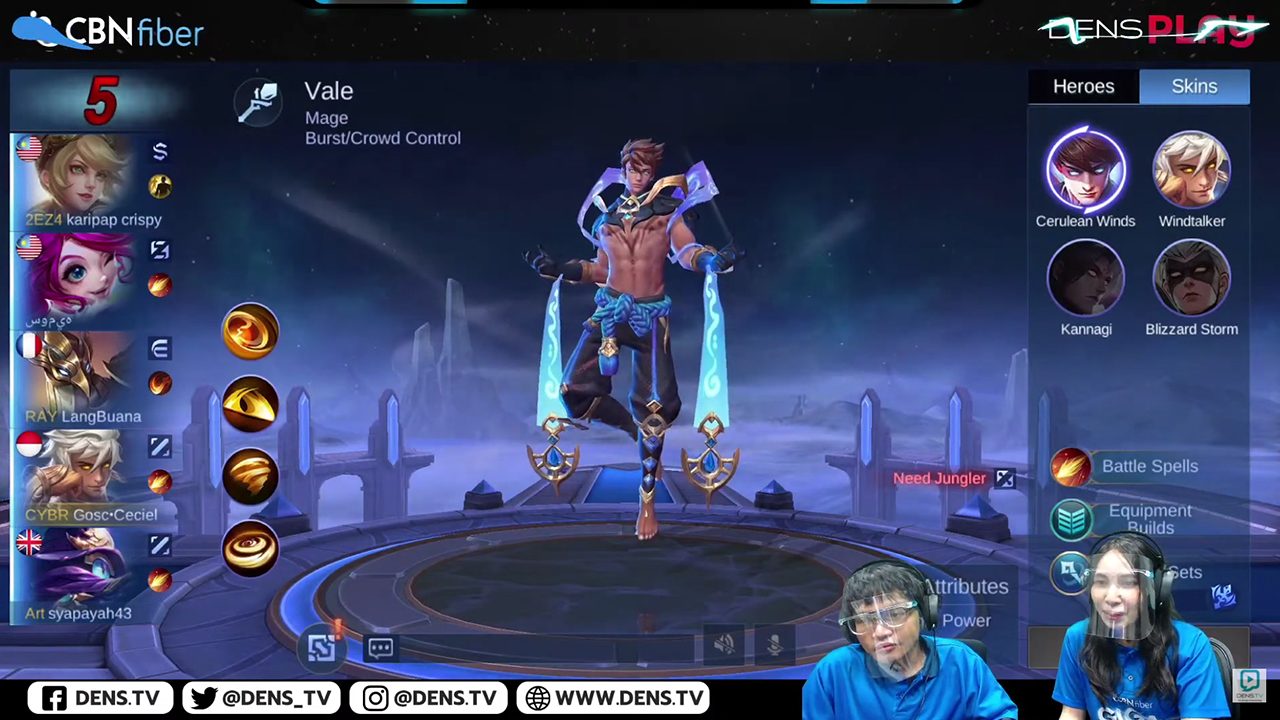
Task: Toggle the microphone icon
Action: click(x=774, y=646)
